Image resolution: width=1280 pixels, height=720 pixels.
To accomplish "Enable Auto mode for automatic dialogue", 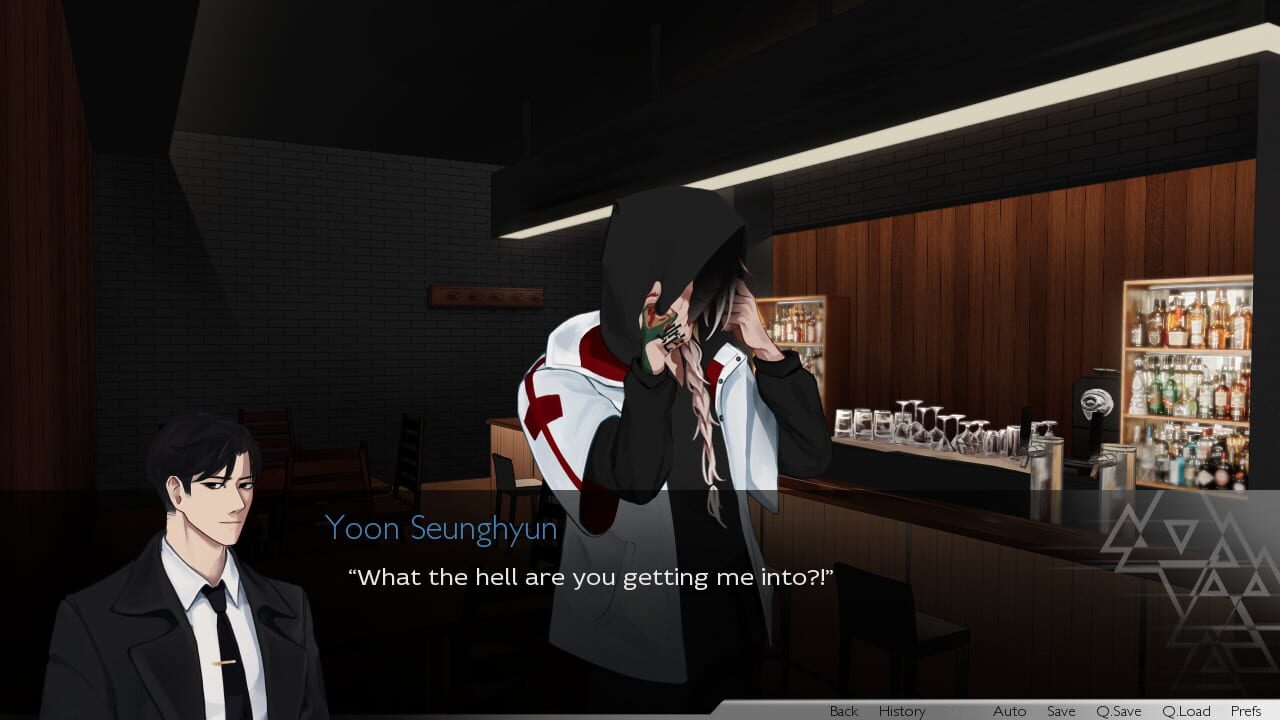I will point(1010,711).
